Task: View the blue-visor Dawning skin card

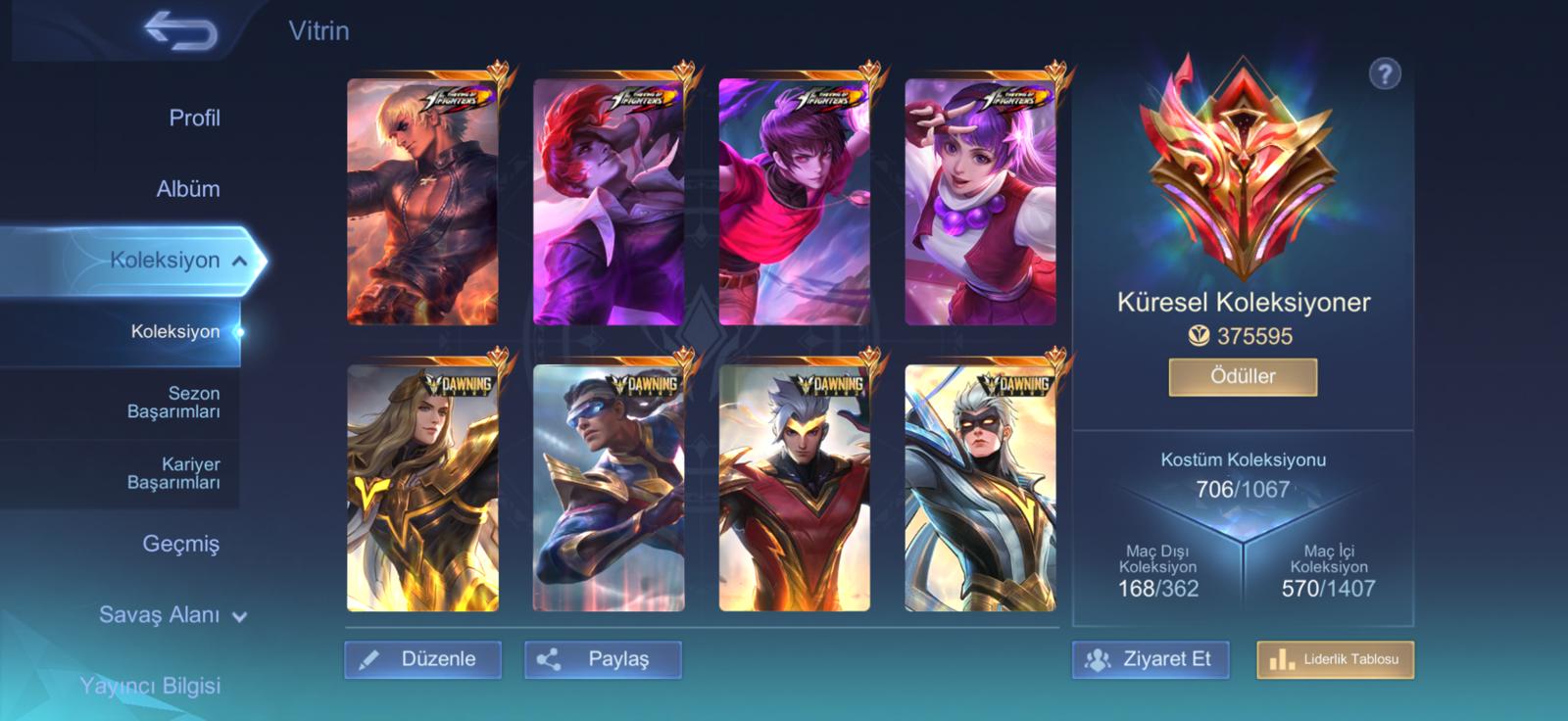Action: [609, 488]
